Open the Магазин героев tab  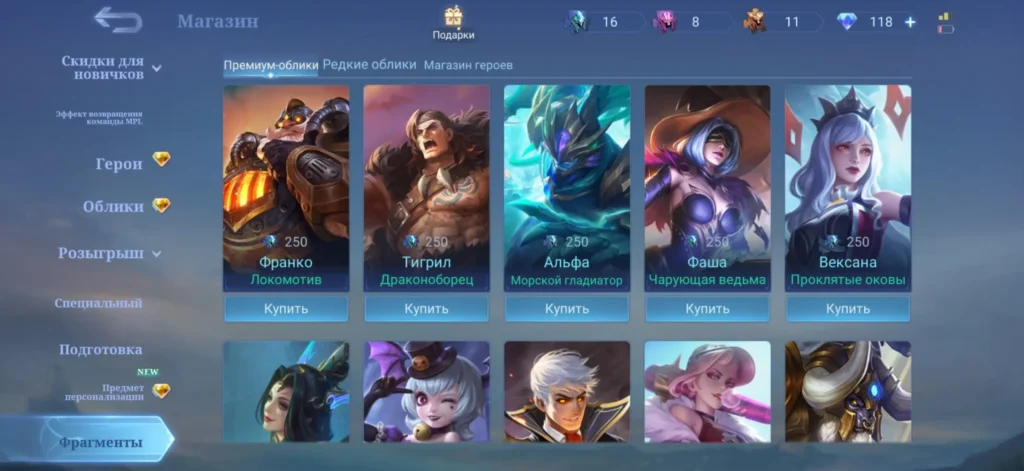point(468,65)
